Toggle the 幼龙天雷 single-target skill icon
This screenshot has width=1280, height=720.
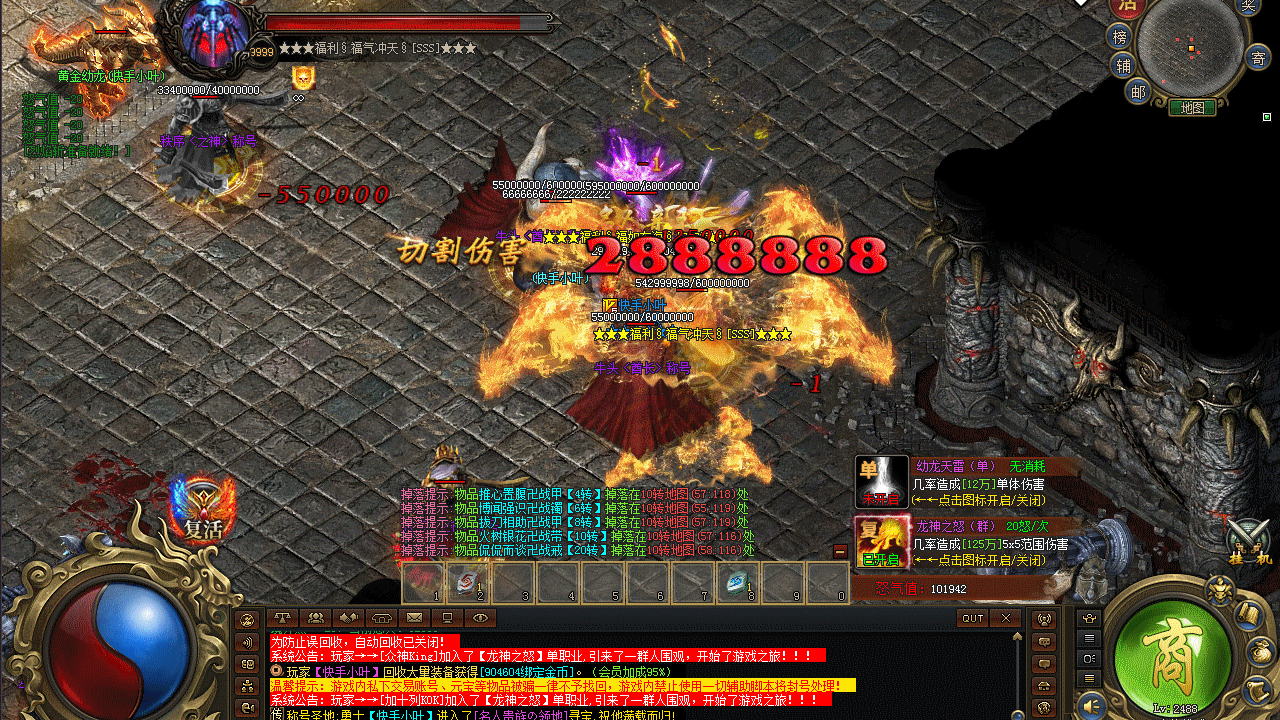(881, 483)
